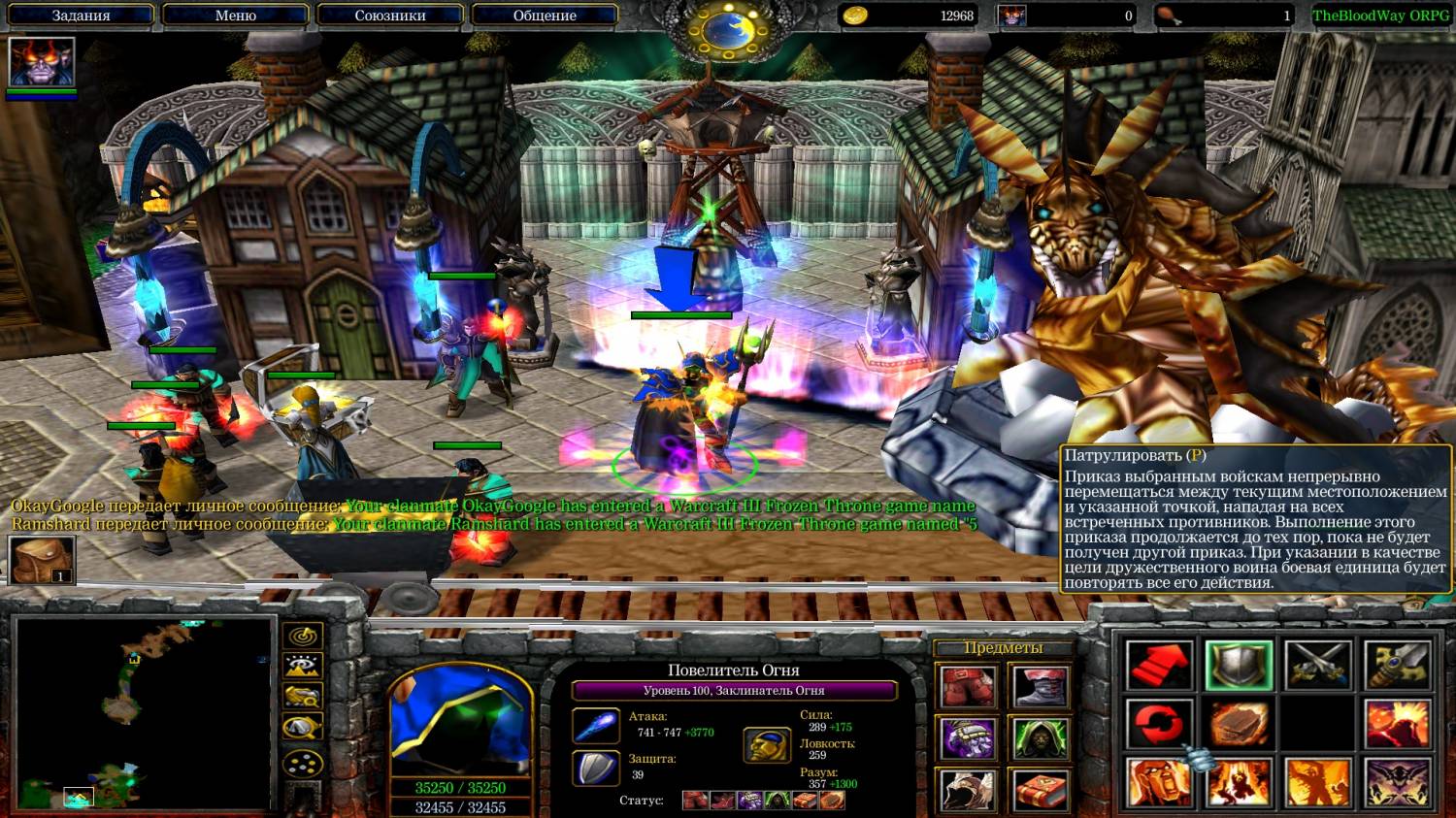The width and height of the screenshot is (1456, 818).
Task: Select the Patrol circular arrows command
Action: coord(1159,724)
